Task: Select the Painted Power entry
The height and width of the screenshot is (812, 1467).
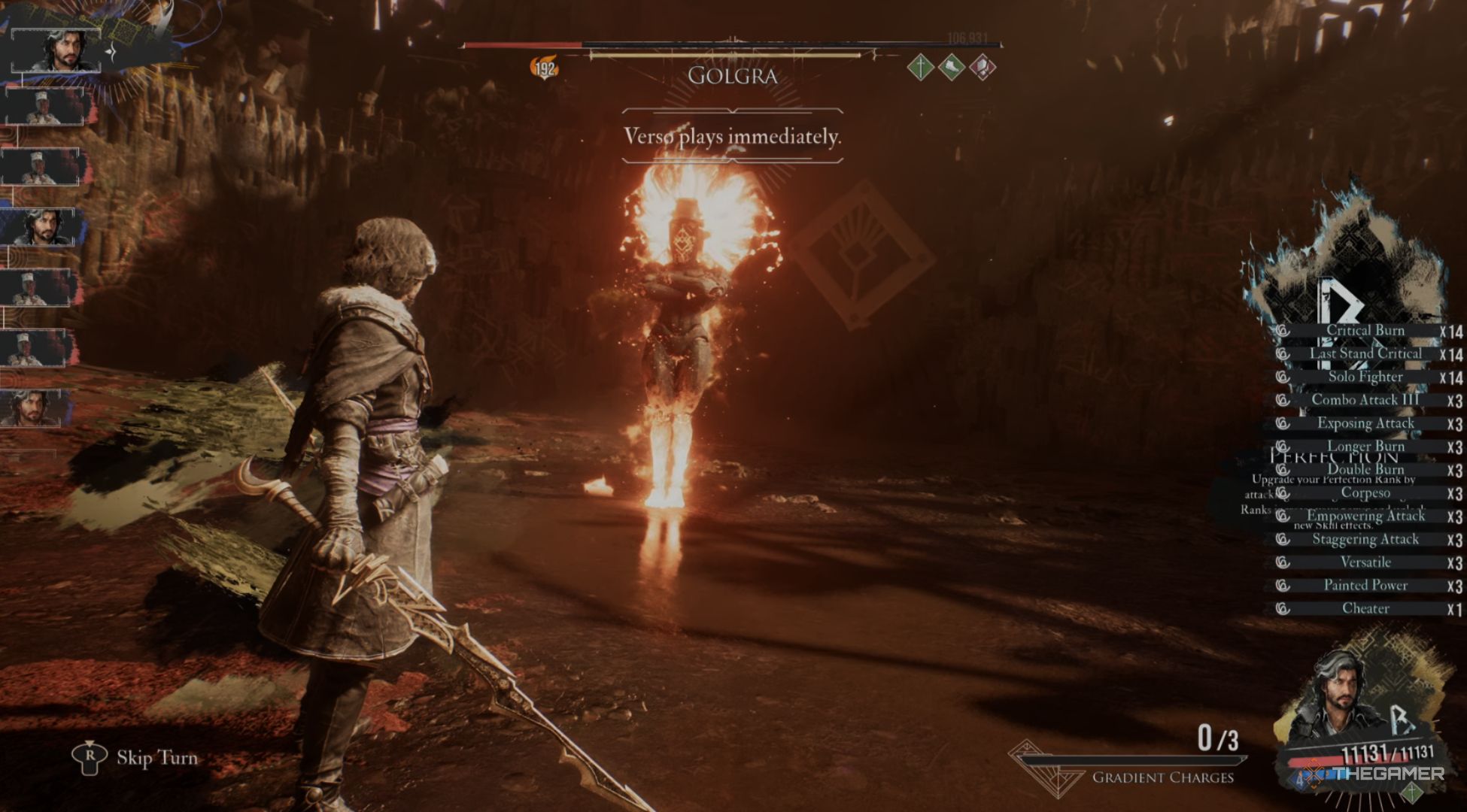Action: [1365, 586]
